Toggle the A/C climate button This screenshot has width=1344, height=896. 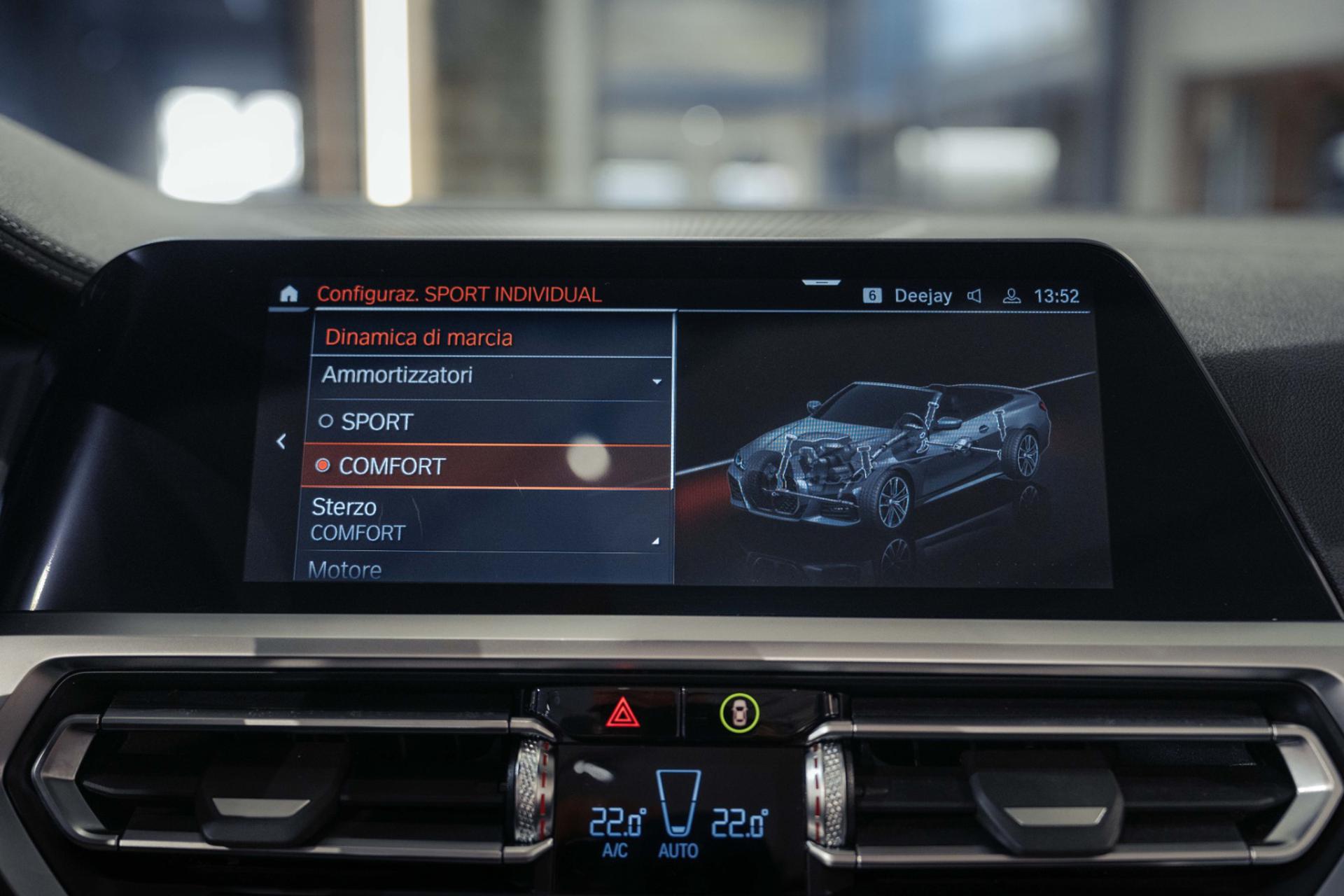coord(615,850)
